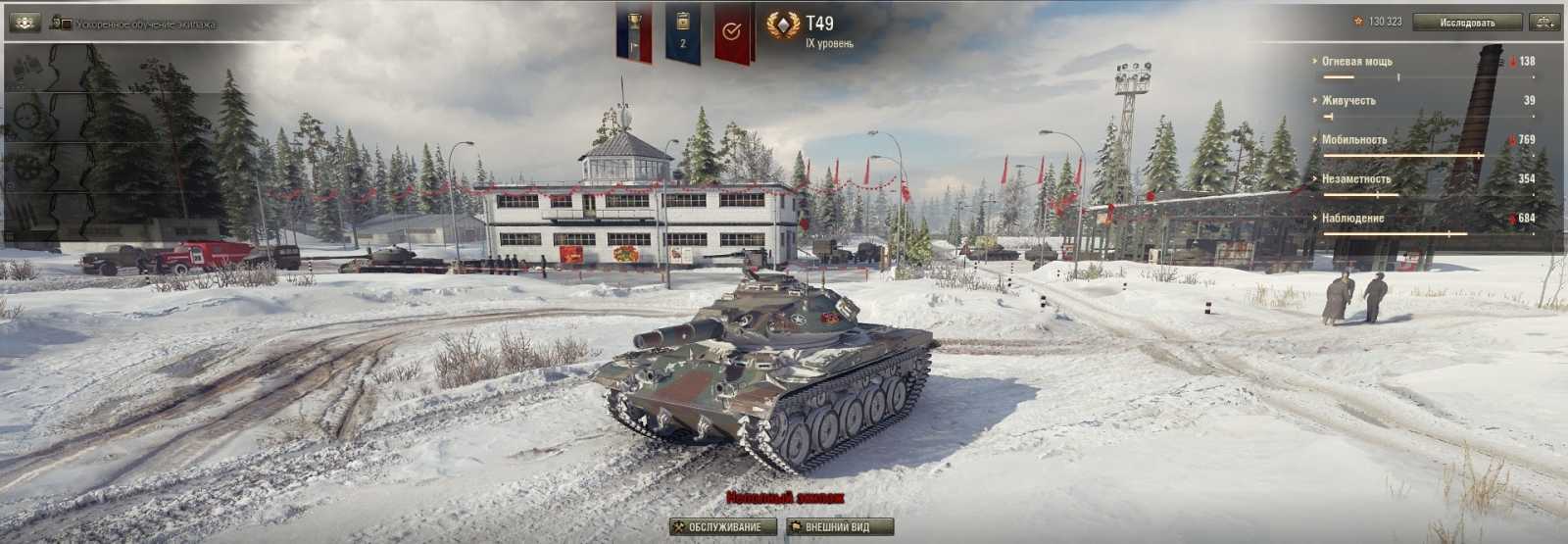Toggle Ускоренное обучение экипажа checkbox
Screen dimensions: 1568x544
(67, 24)
